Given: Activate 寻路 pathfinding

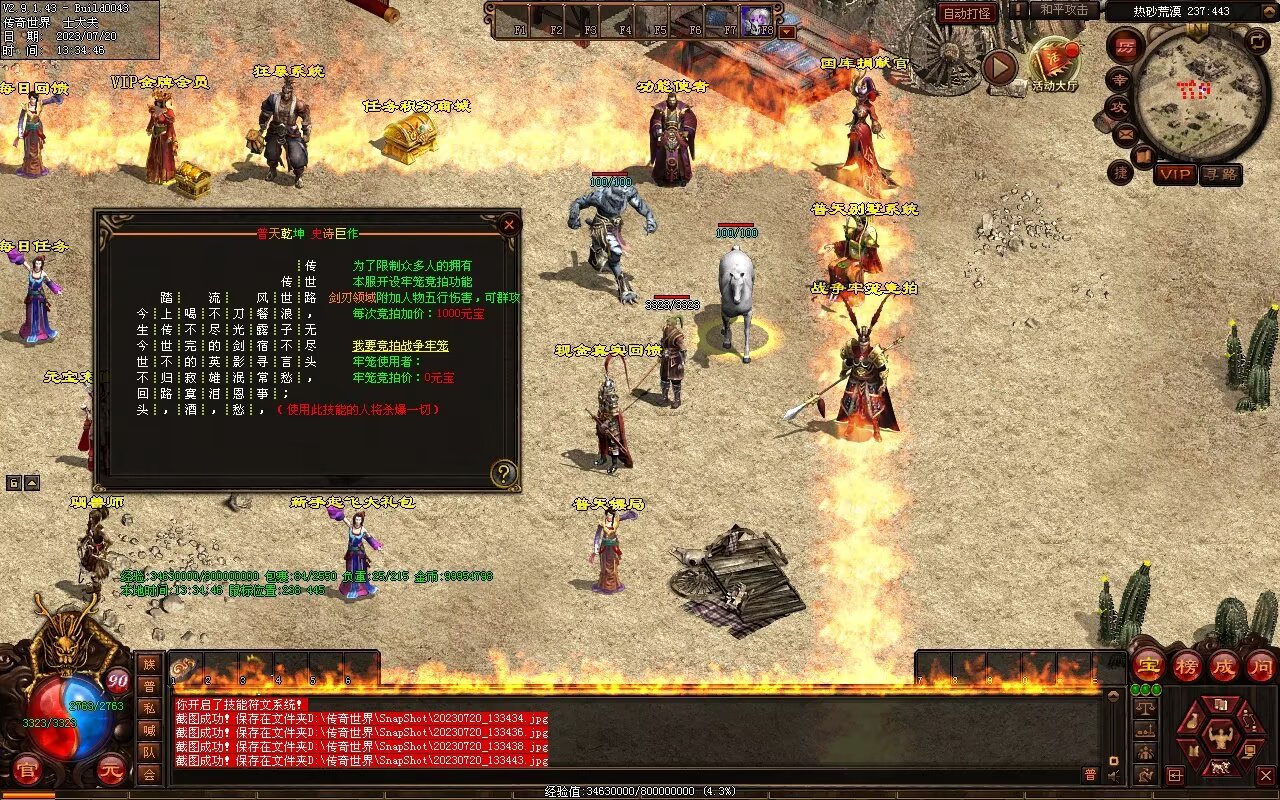Looking at the screenshot, I should tap(1220, 174).
